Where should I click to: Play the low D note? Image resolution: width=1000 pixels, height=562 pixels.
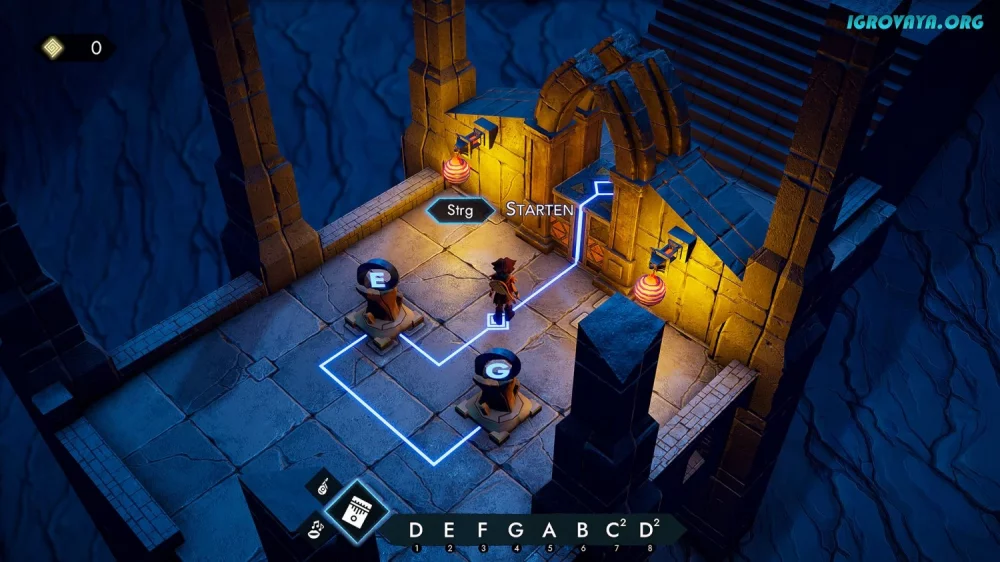416,530
